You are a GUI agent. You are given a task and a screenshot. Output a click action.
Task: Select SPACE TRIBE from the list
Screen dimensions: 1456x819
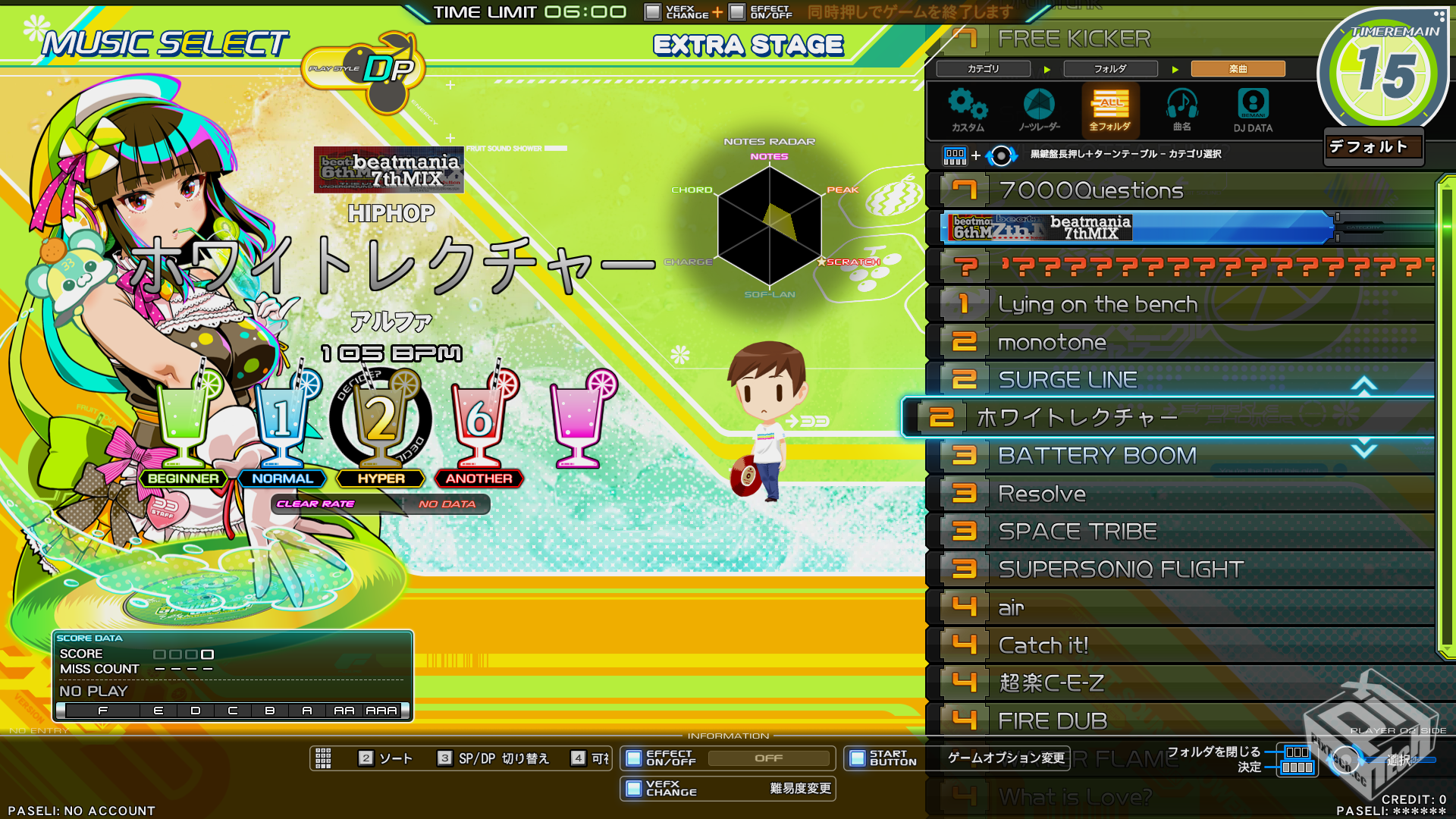pos(1183,532)
